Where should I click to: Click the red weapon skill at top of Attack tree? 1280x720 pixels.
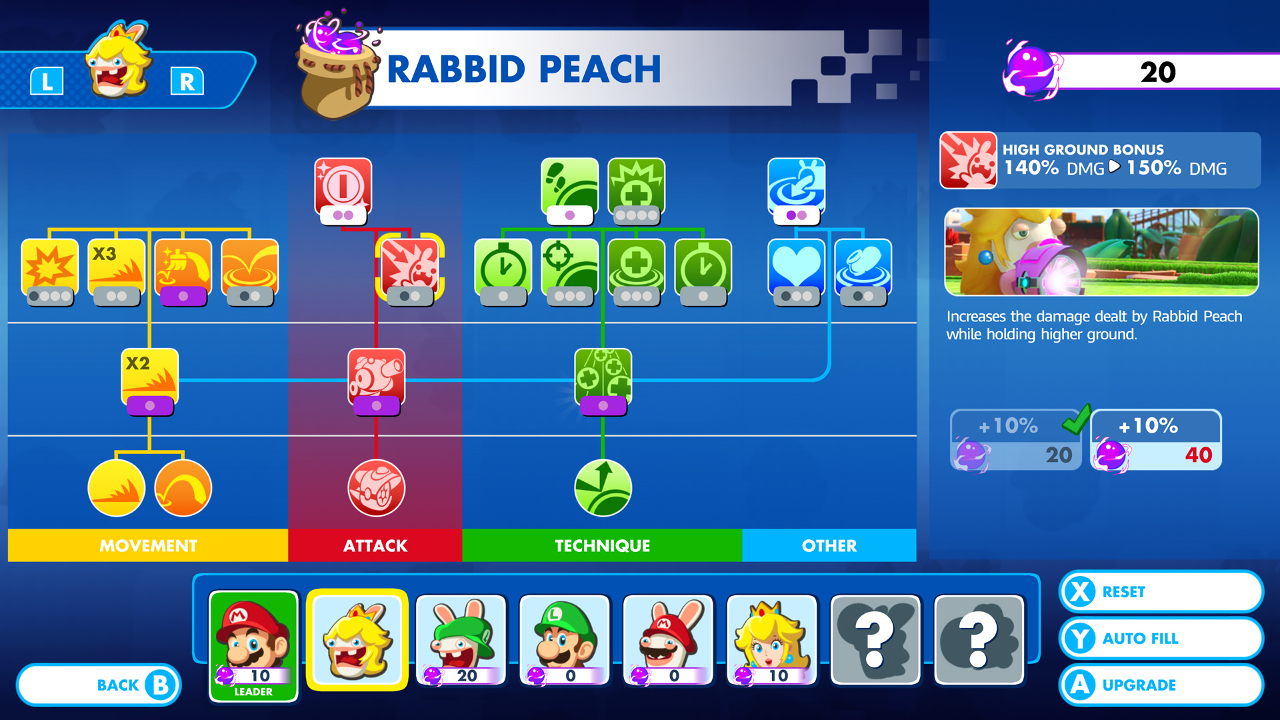click(343, 188)
